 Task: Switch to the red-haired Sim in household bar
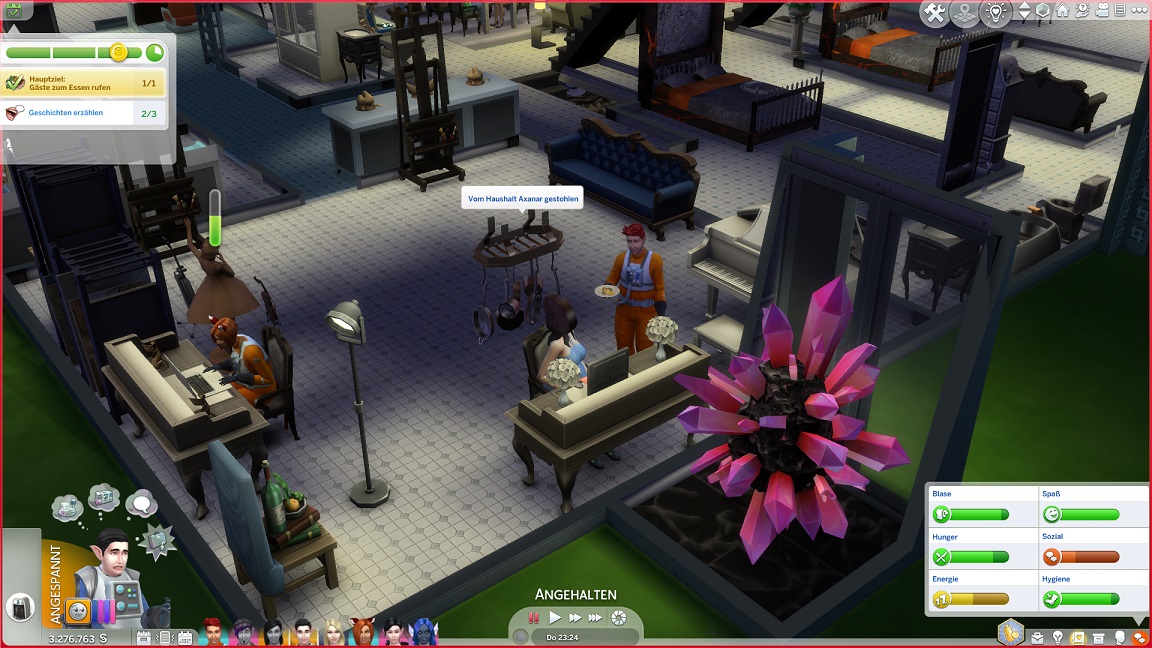click(213, 633)
